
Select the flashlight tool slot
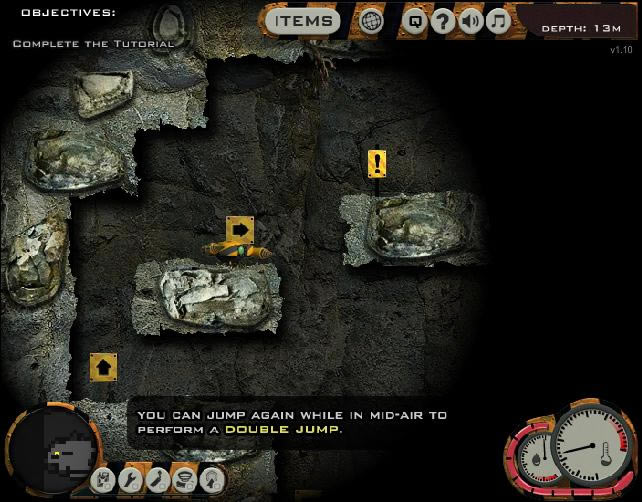(x=156, y=481)
